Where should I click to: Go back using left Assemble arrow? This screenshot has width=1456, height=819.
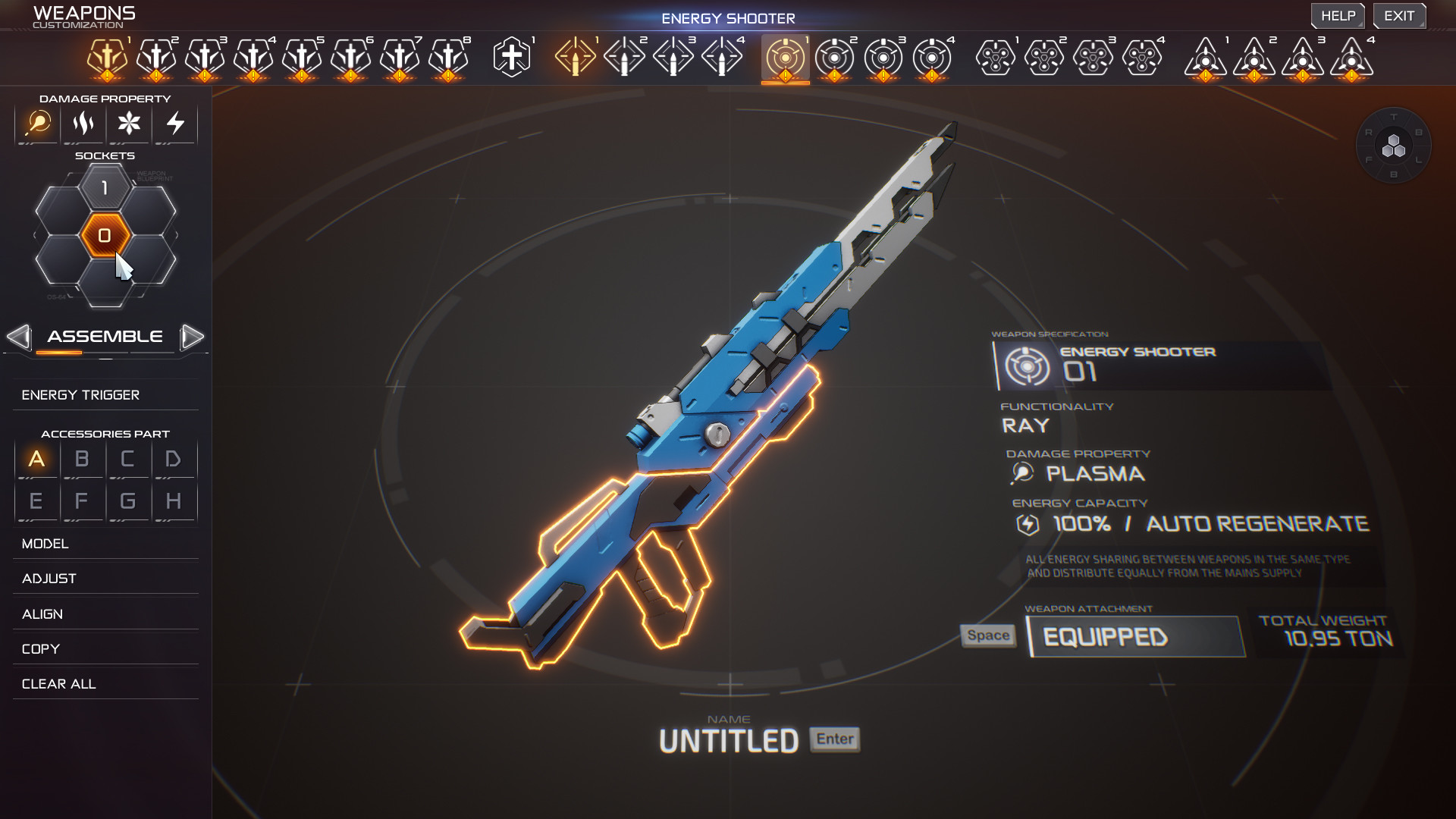tap(19, 337)
